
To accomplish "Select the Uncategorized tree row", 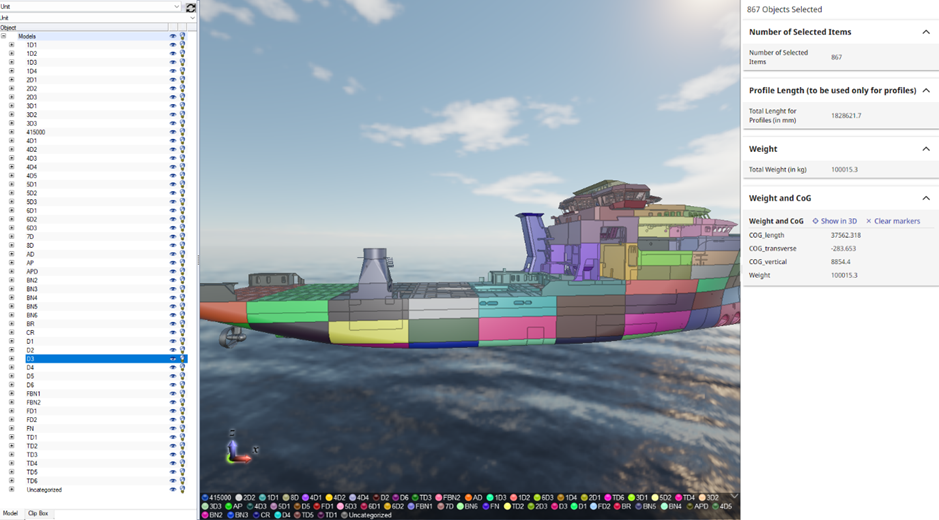I will [x=44, y=490].
